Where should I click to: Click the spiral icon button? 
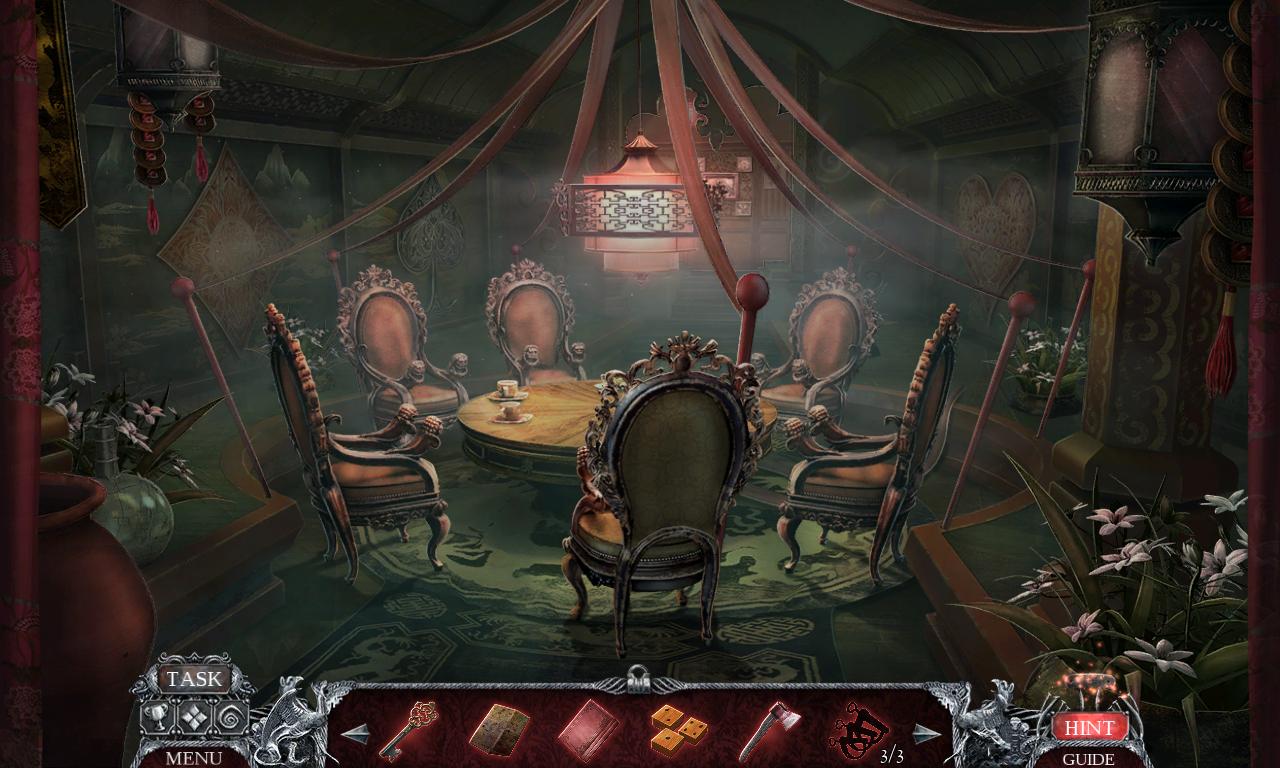pyautogui.click(x=231, y=717)
